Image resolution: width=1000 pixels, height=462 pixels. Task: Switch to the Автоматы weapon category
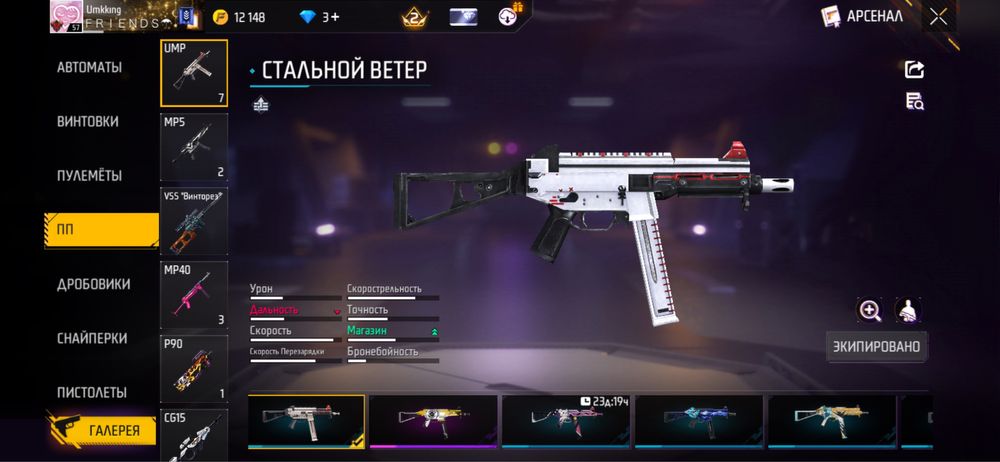pyautogui.click(x=90, y=67)
